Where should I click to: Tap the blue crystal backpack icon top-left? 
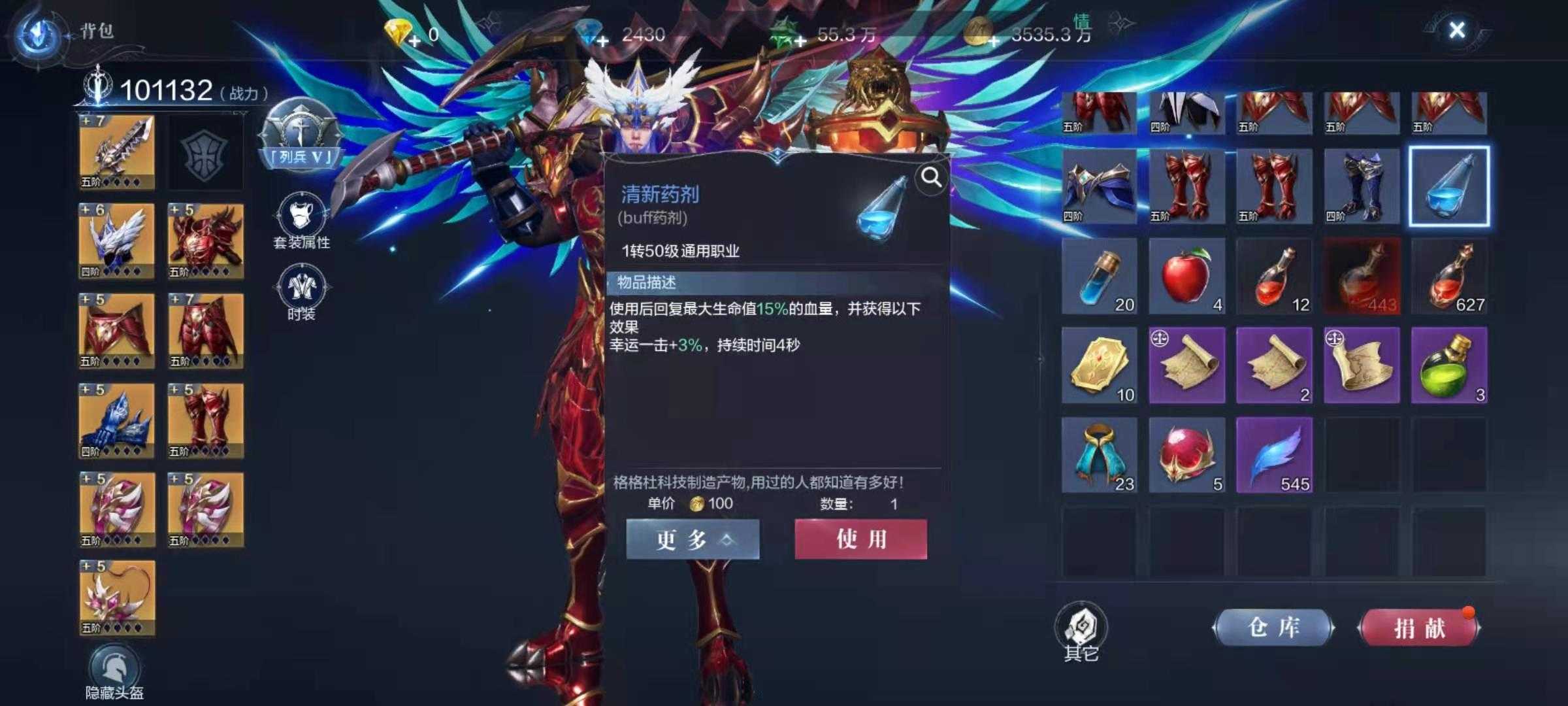coord(37,29)
